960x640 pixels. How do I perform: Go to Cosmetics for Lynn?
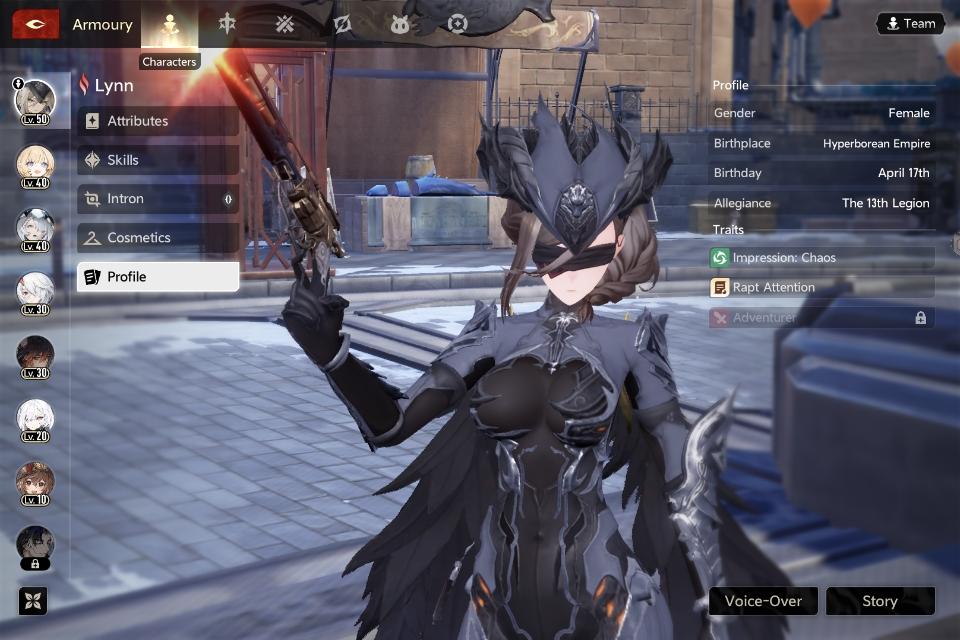[158, 238]
